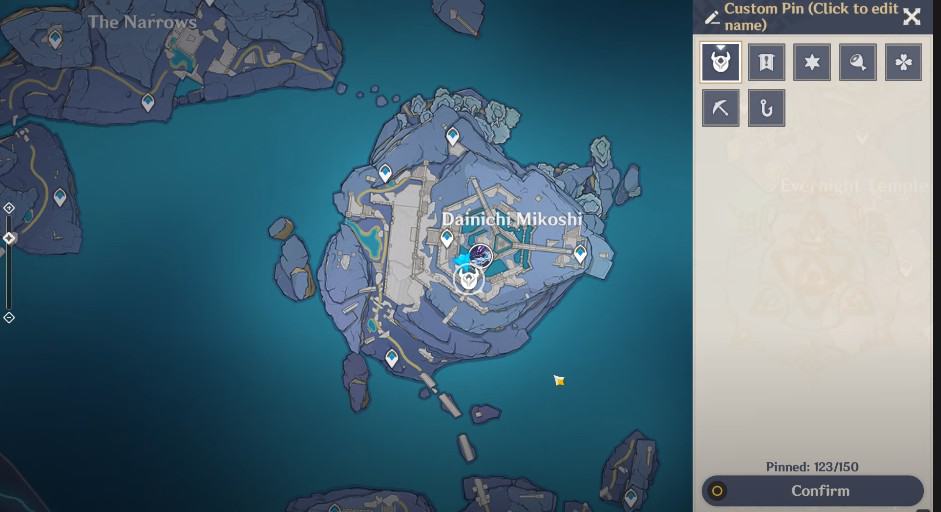
Task: Confirm the custom pin placement
Action: (x=812, y=491)
